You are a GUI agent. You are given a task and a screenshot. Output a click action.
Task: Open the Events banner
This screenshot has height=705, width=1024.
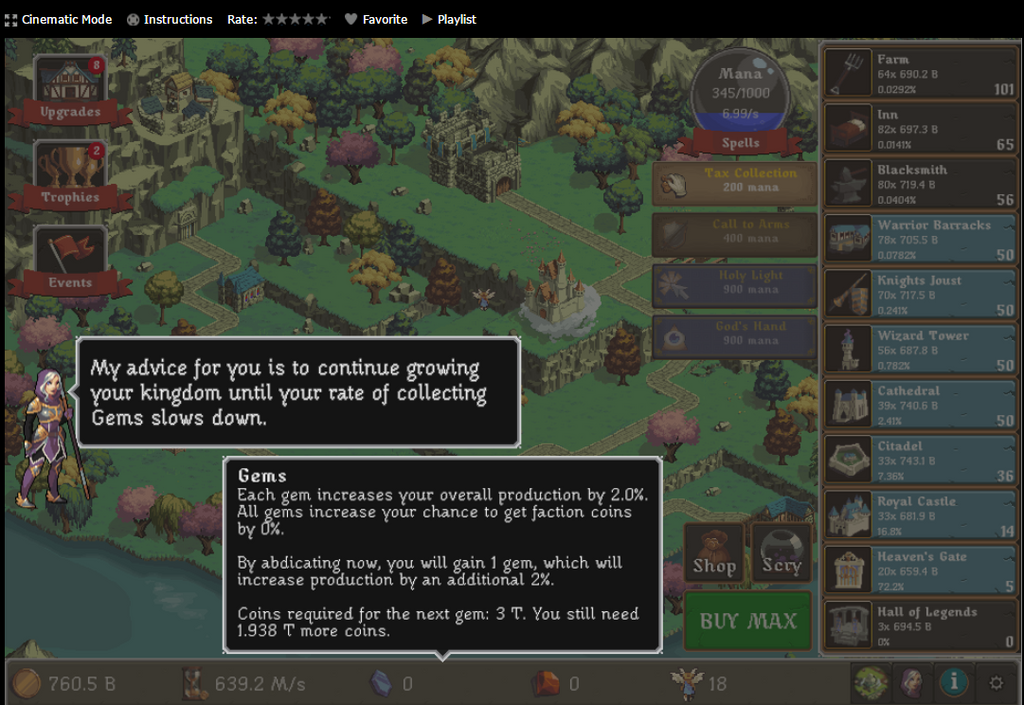[70, 260]
